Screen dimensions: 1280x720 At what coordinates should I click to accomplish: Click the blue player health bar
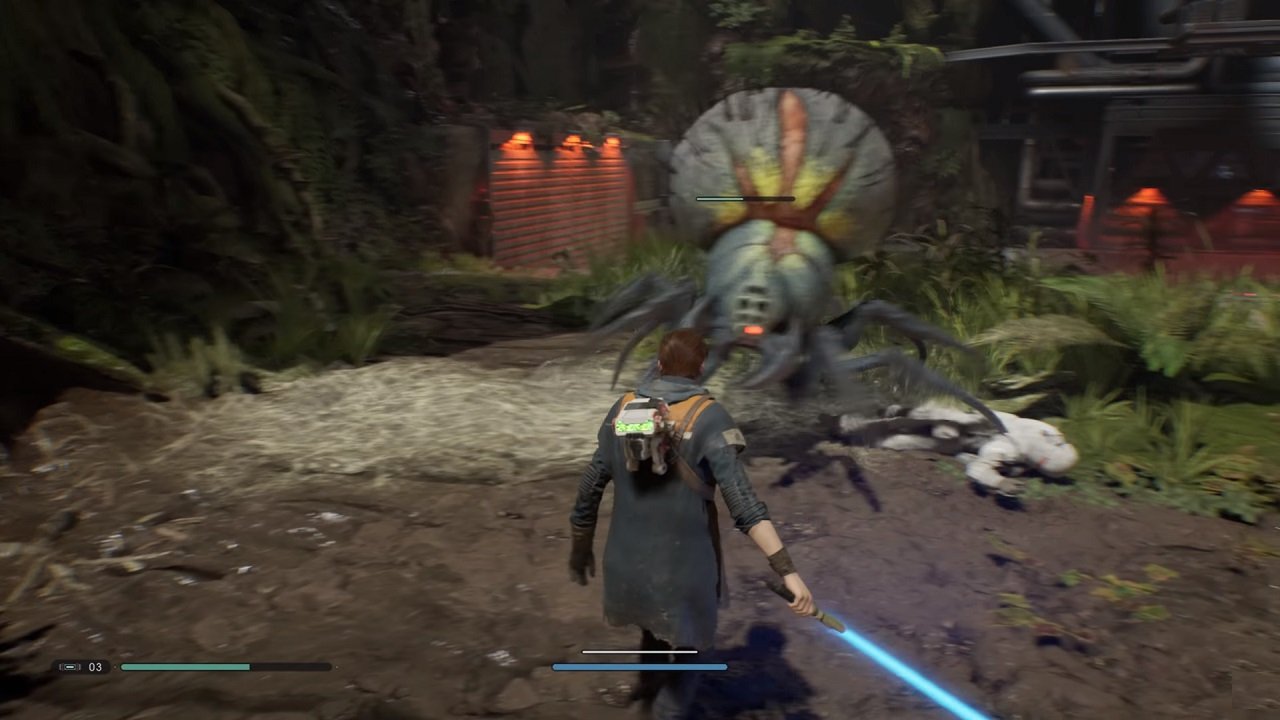click(x=640, y=666)
